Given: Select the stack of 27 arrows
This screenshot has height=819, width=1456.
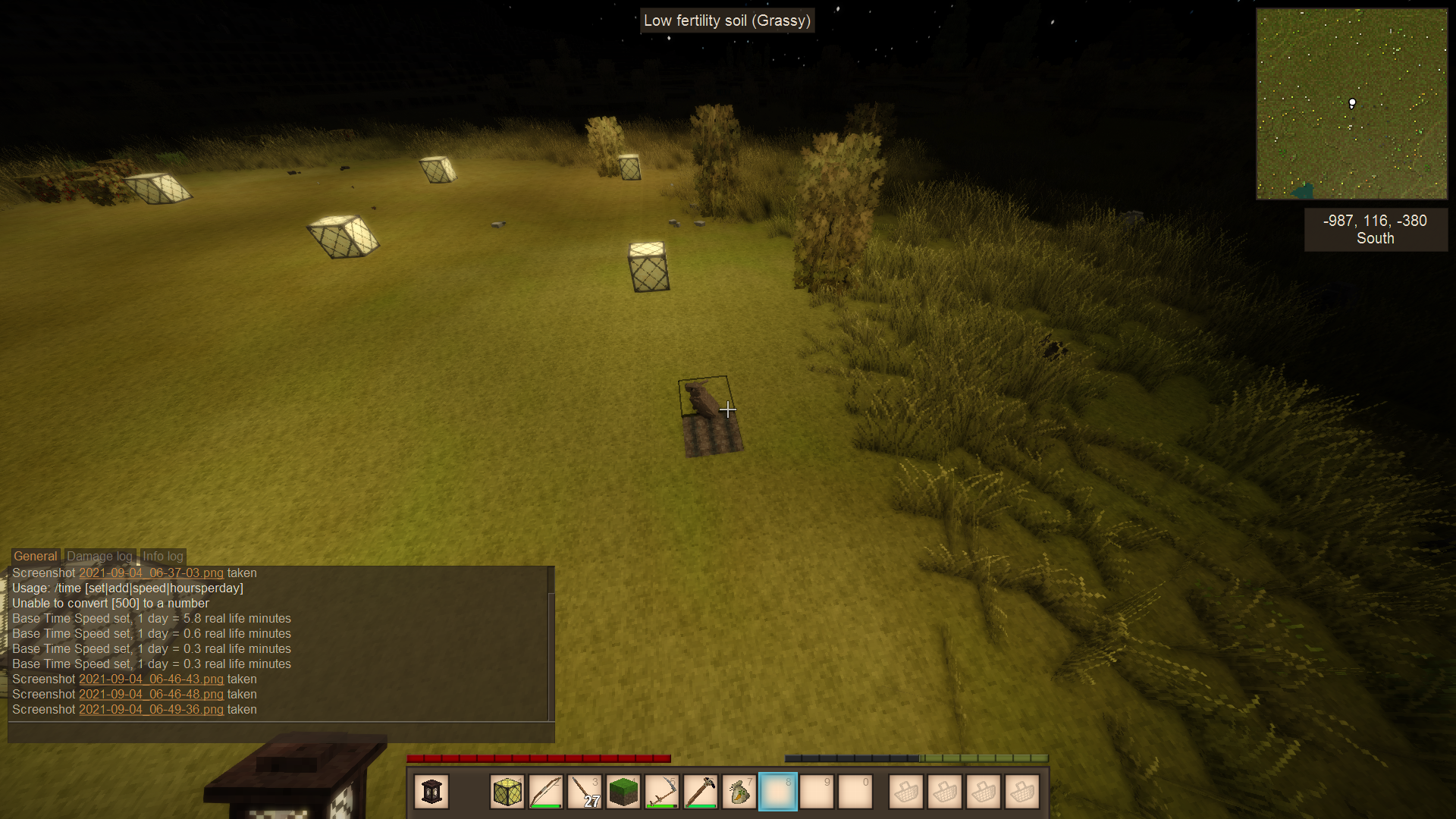Looking at the screenshot, I should 585,792.
